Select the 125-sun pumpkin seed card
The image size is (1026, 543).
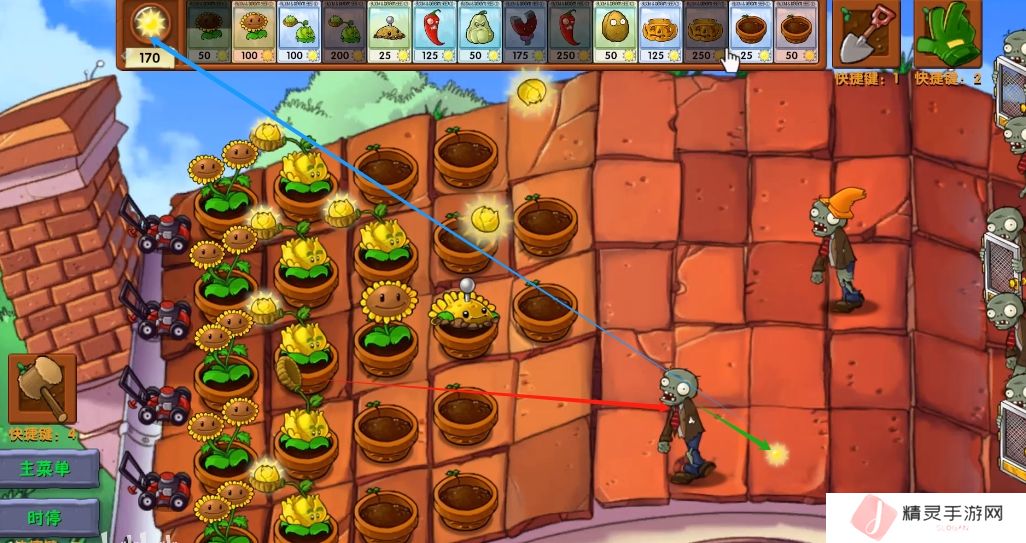(658, 32)
